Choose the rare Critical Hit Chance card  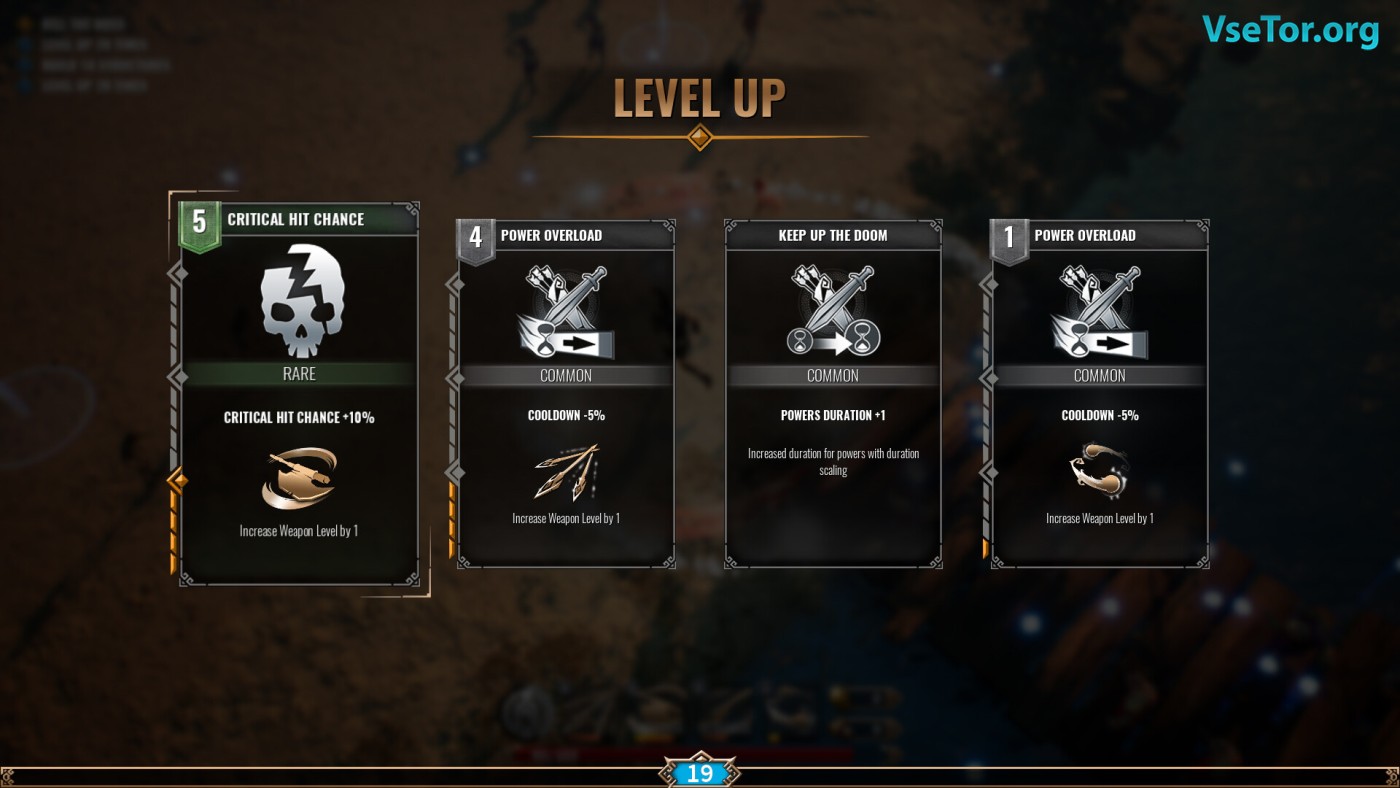pos(299,394)
